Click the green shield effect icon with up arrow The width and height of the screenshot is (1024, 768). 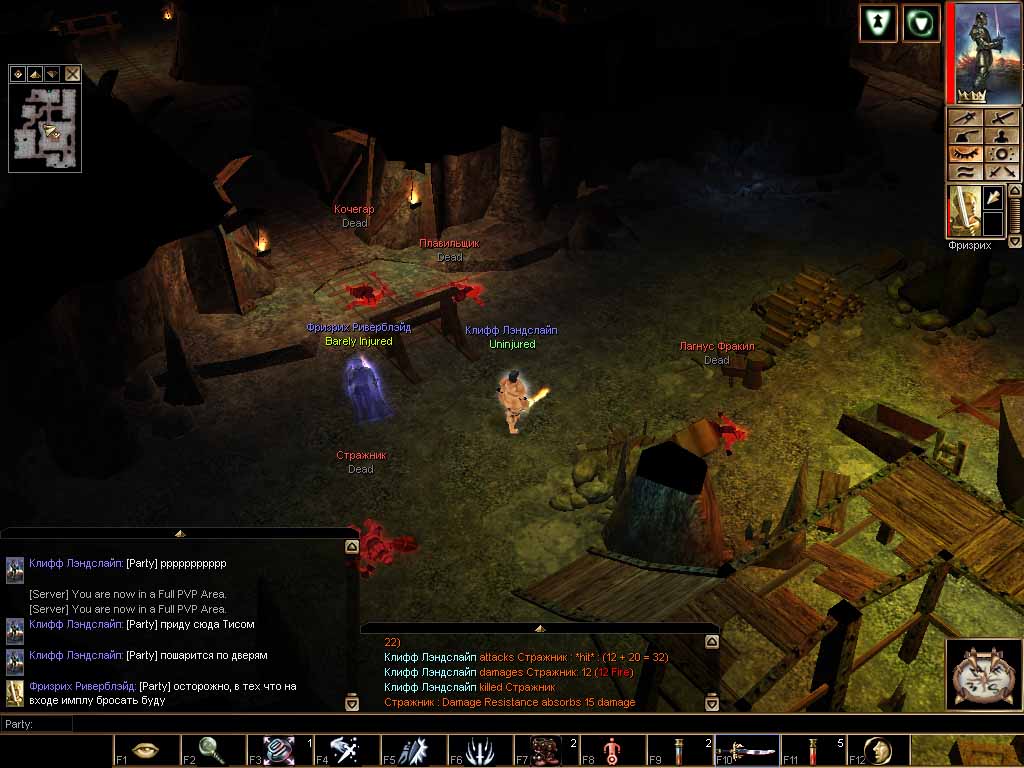coord(877,23)
